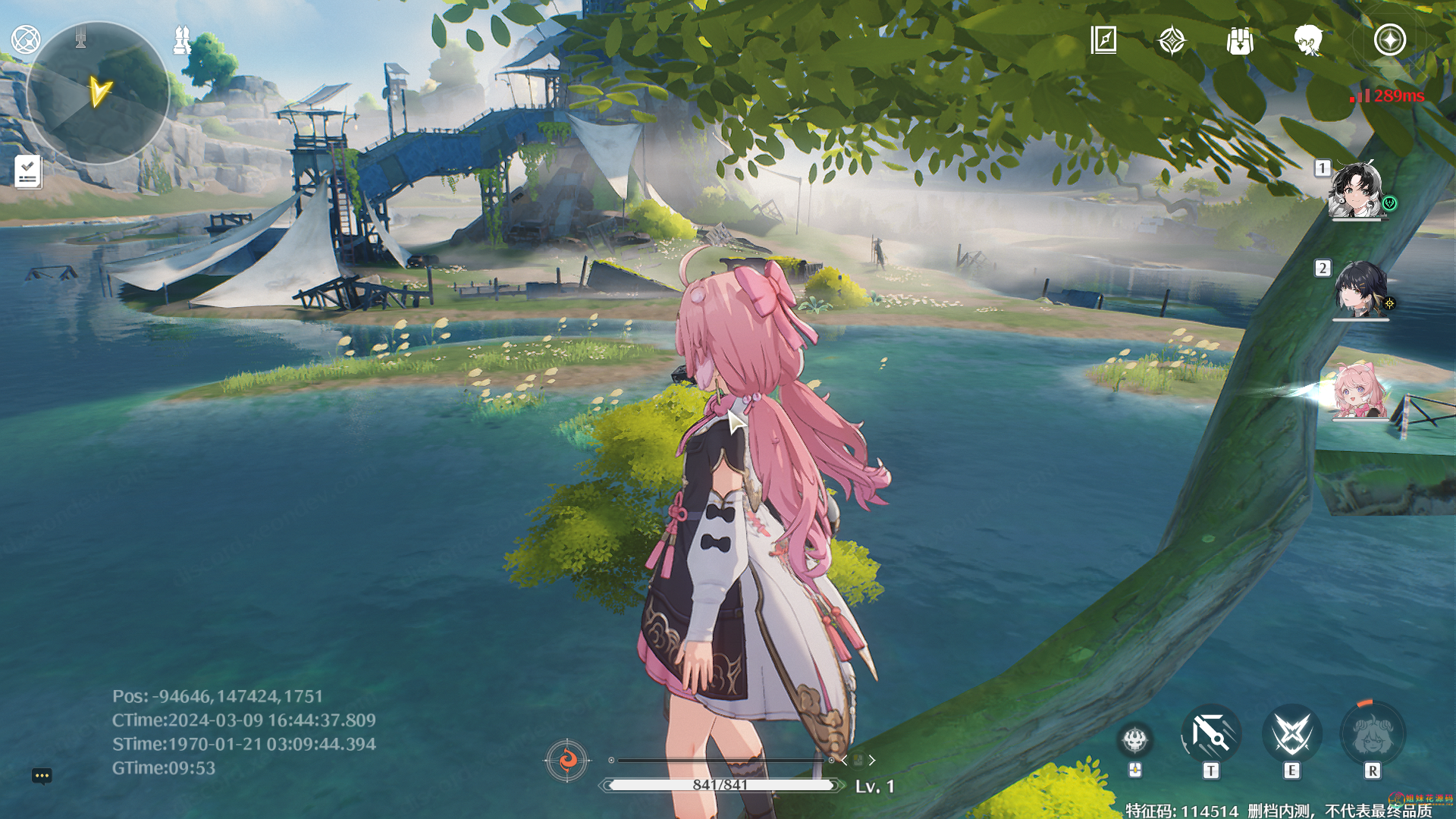The height and width of the screenshot is (819, 1456).
Task: Select the pink-haired character portrait
Action: (x=1359, y=390)
